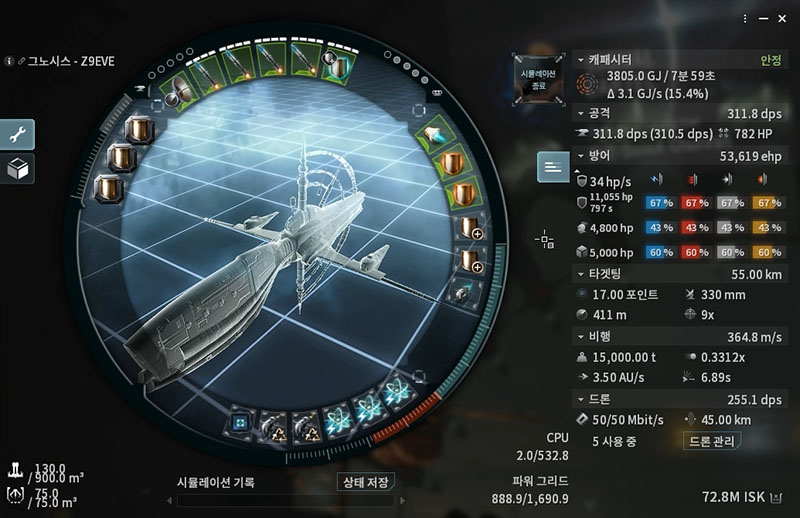This screenshot has width=800, height=518.
Task: Save the fit with 상태 저장
Action: point(364,482)
